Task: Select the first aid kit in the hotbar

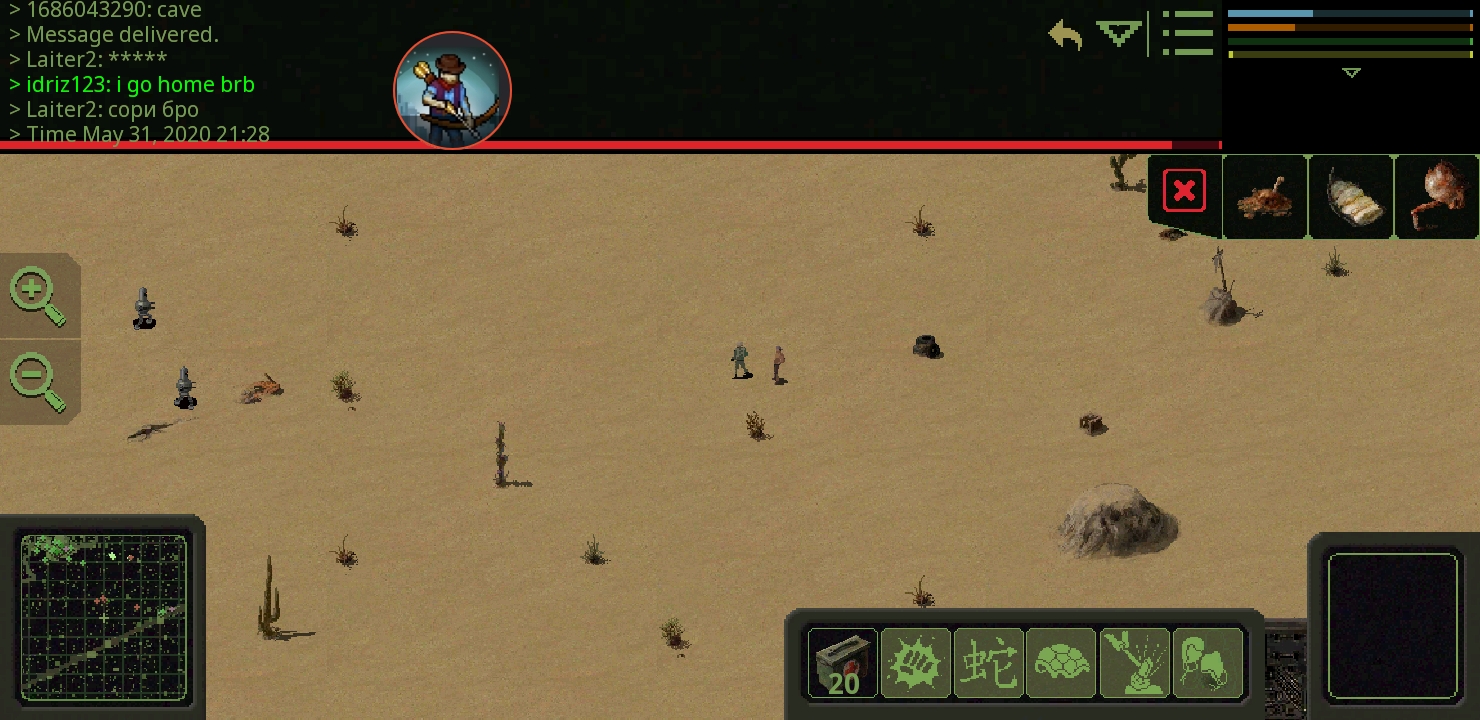Action: coord(843,663)
